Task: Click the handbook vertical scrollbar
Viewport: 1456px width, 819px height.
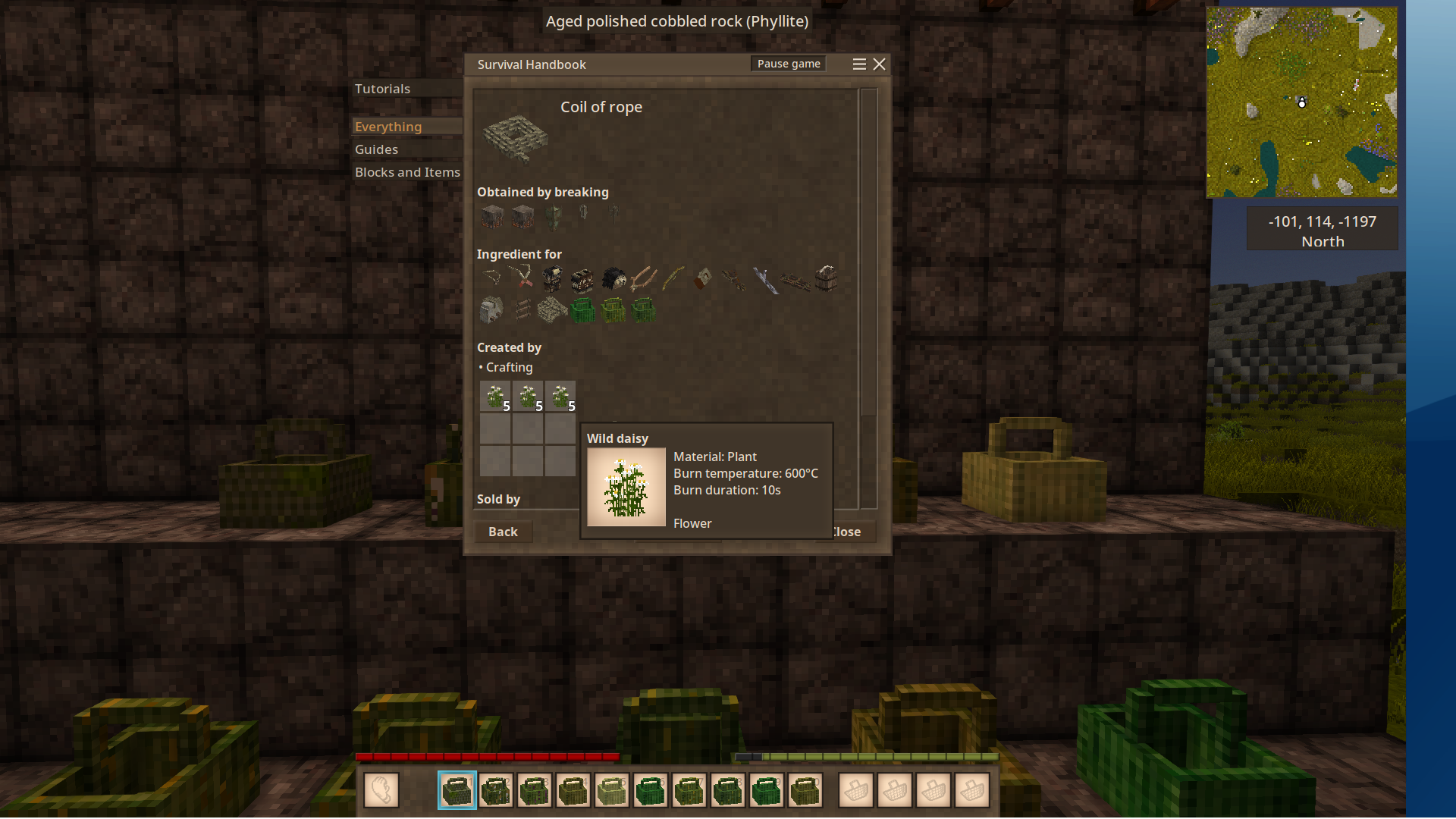Action: click(x=868, y=250)
